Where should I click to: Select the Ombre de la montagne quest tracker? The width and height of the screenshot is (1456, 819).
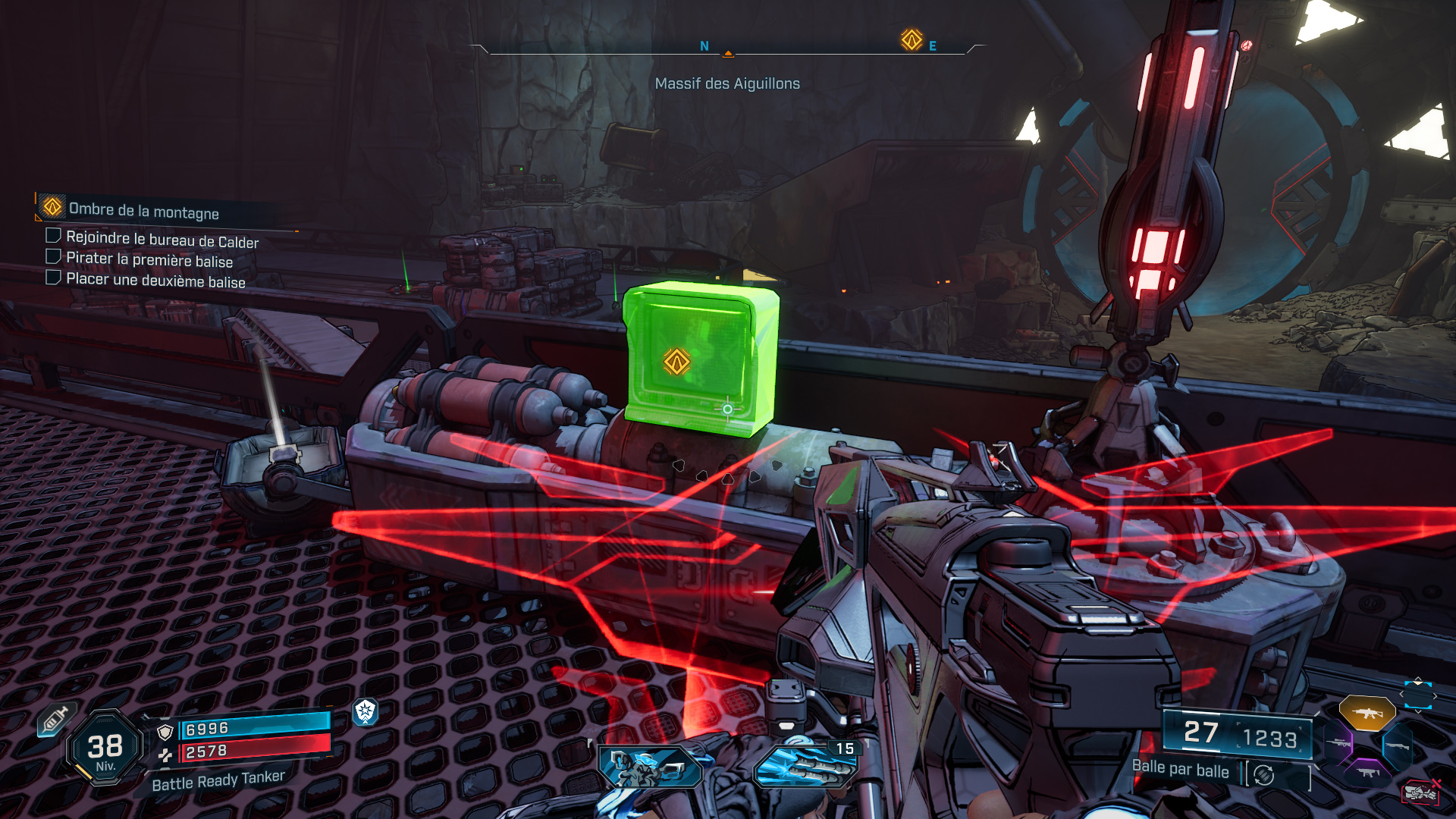(x=143, y=210)
